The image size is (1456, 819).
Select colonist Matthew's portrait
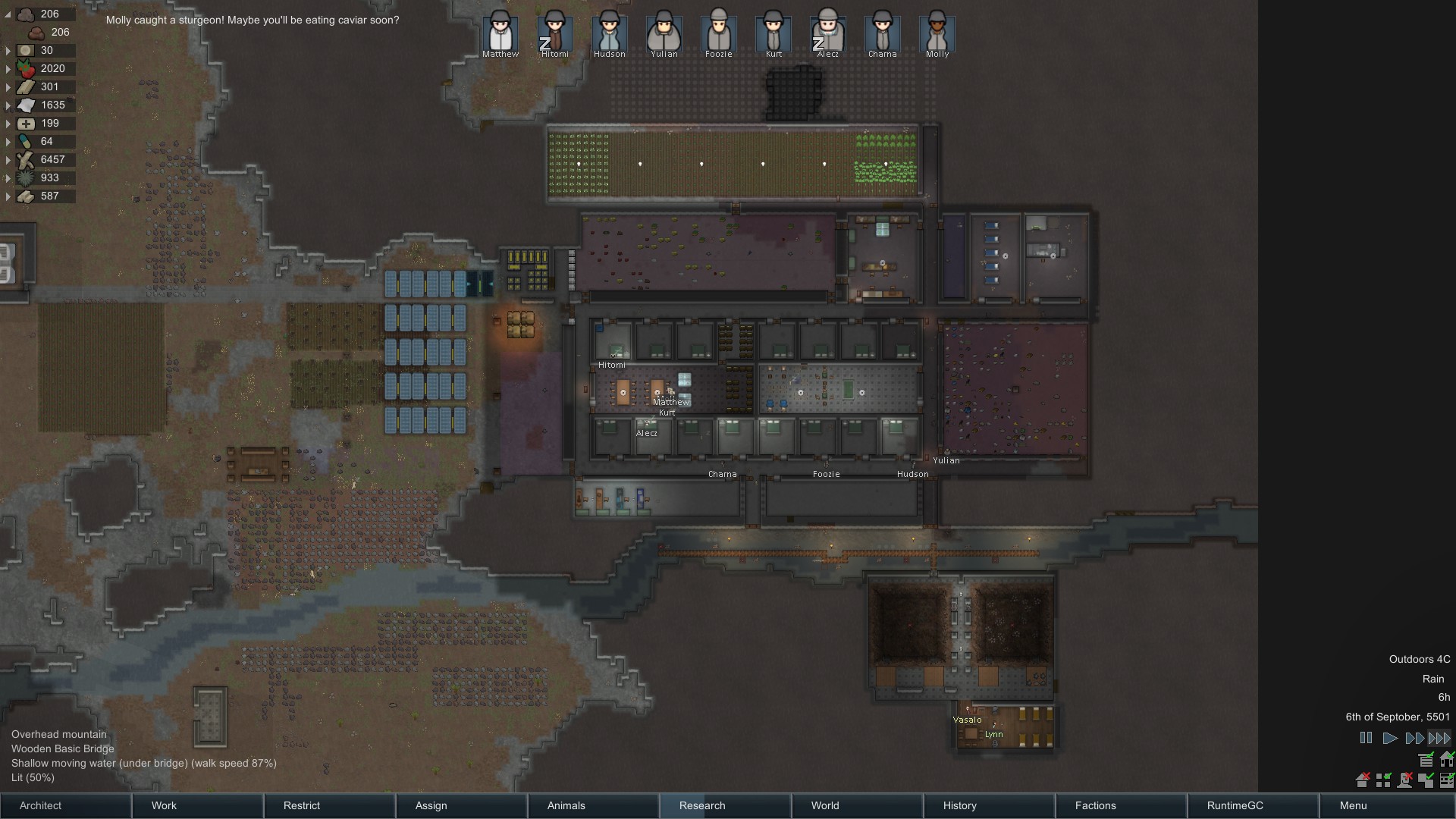[500, 33]
